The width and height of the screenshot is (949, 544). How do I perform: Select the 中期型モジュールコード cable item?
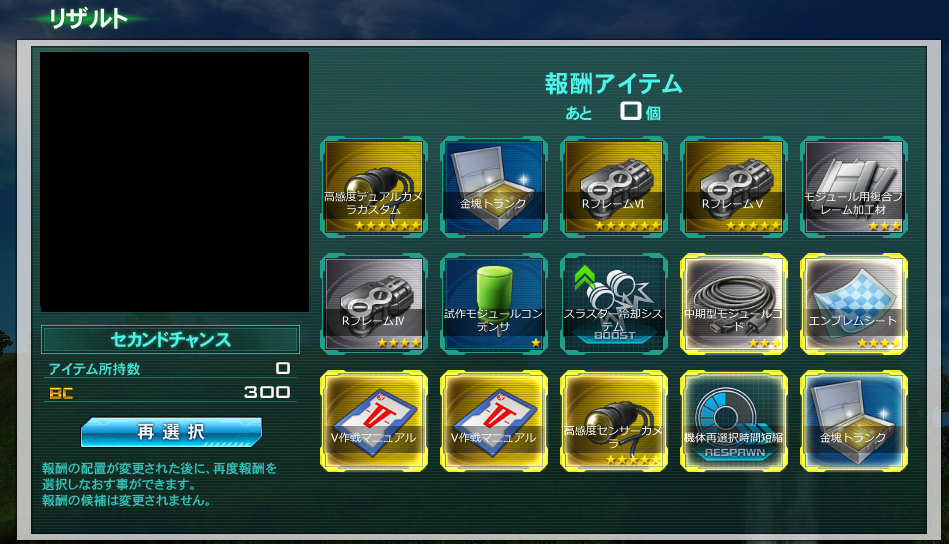click(734, 303)
